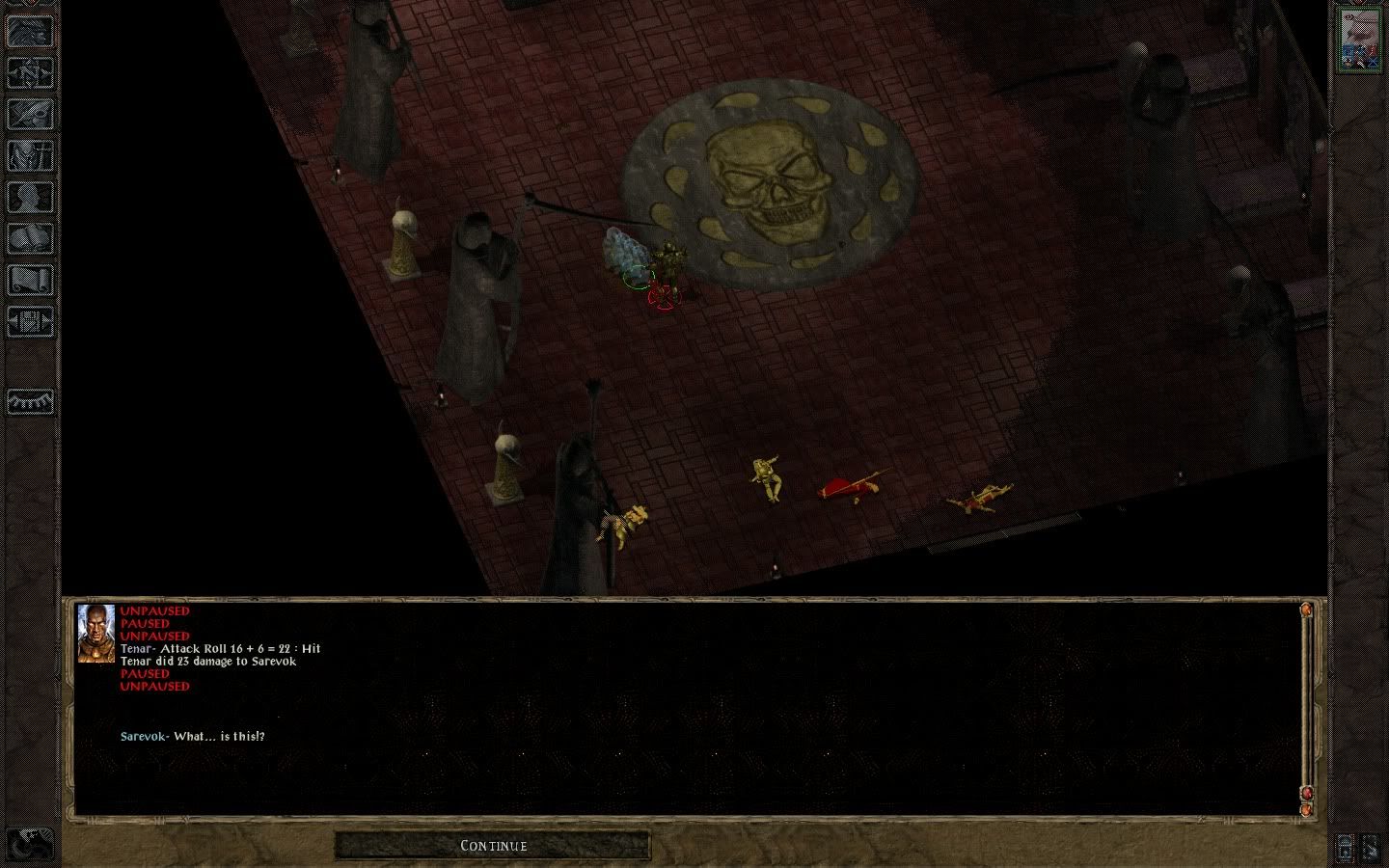
Task: Open the priest scroll
Action: coord(31,280)
